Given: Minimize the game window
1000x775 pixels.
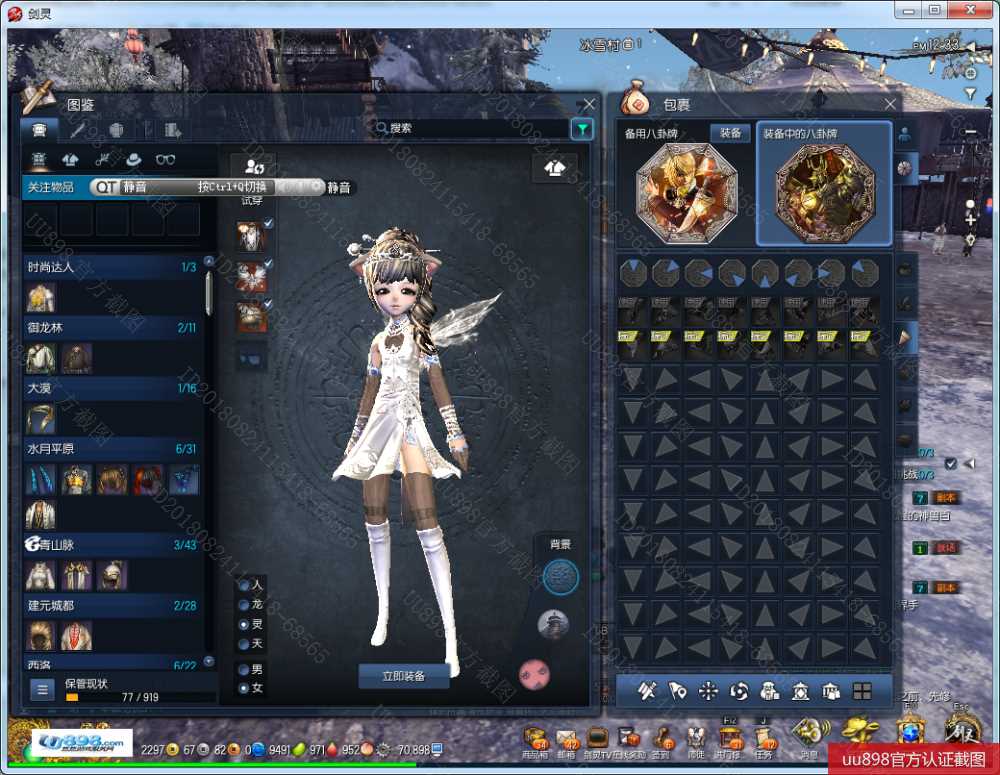Looking at the screenshot, I should pyautogui.click(x=908, y=9).
